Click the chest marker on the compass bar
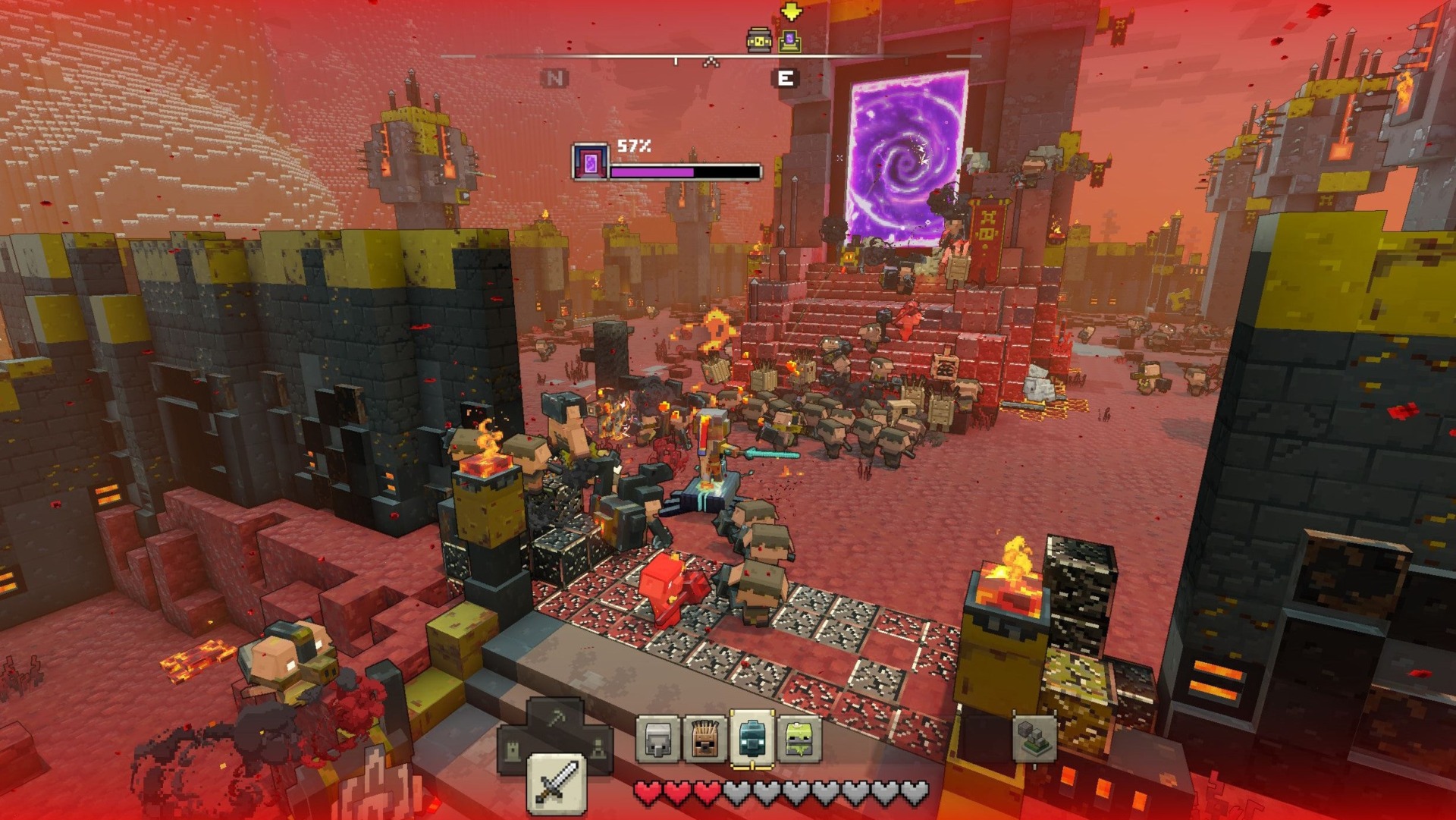1456x820 pixels. (758, 40)
